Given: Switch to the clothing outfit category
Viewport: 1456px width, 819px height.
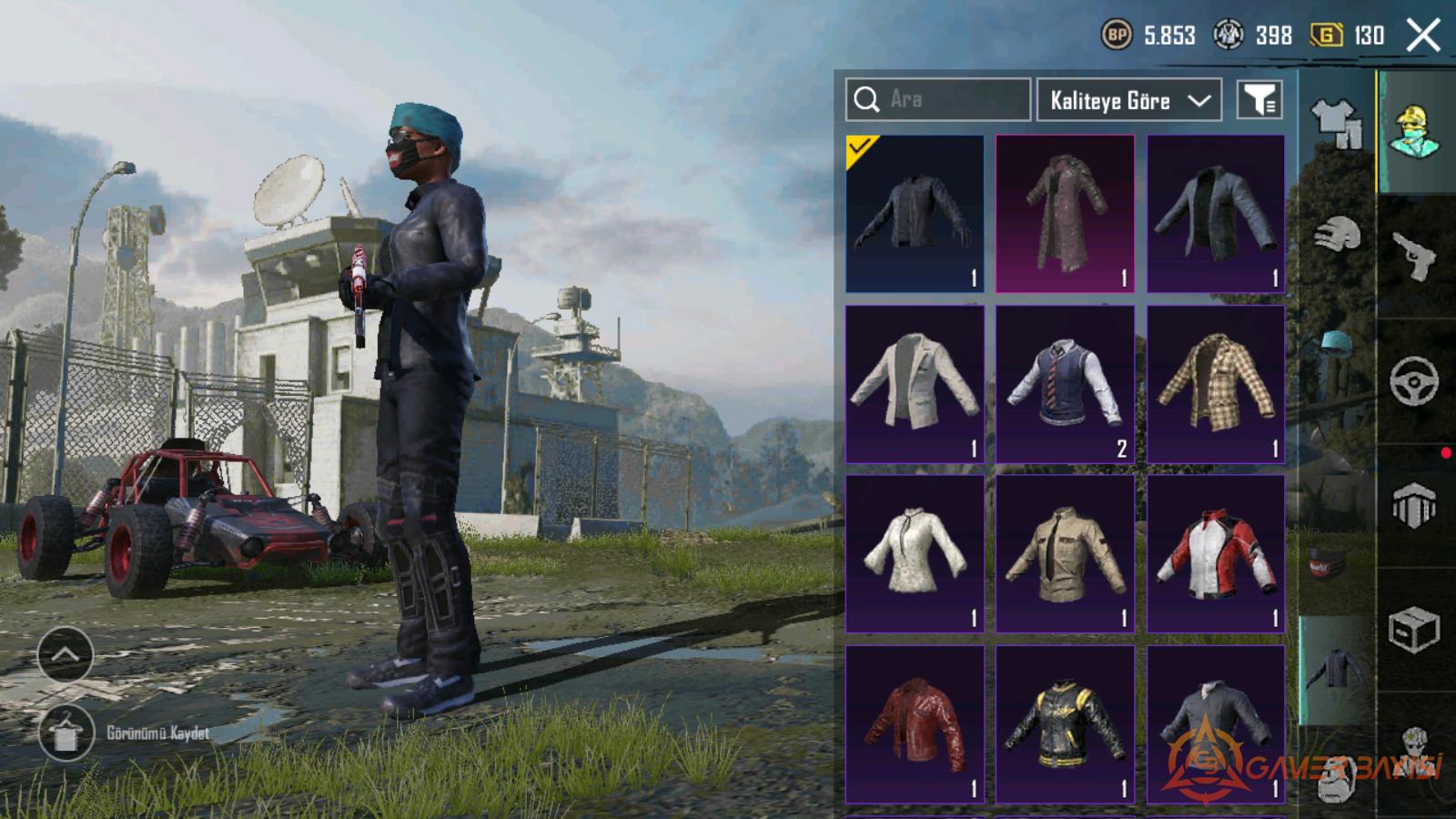Looking at the screenshot, I should coord(1336,123).
